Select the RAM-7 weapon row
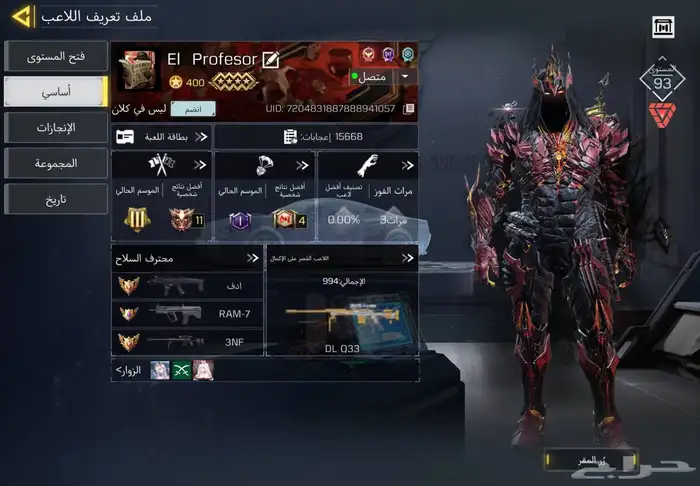700x486 pixels. point(187,313)
